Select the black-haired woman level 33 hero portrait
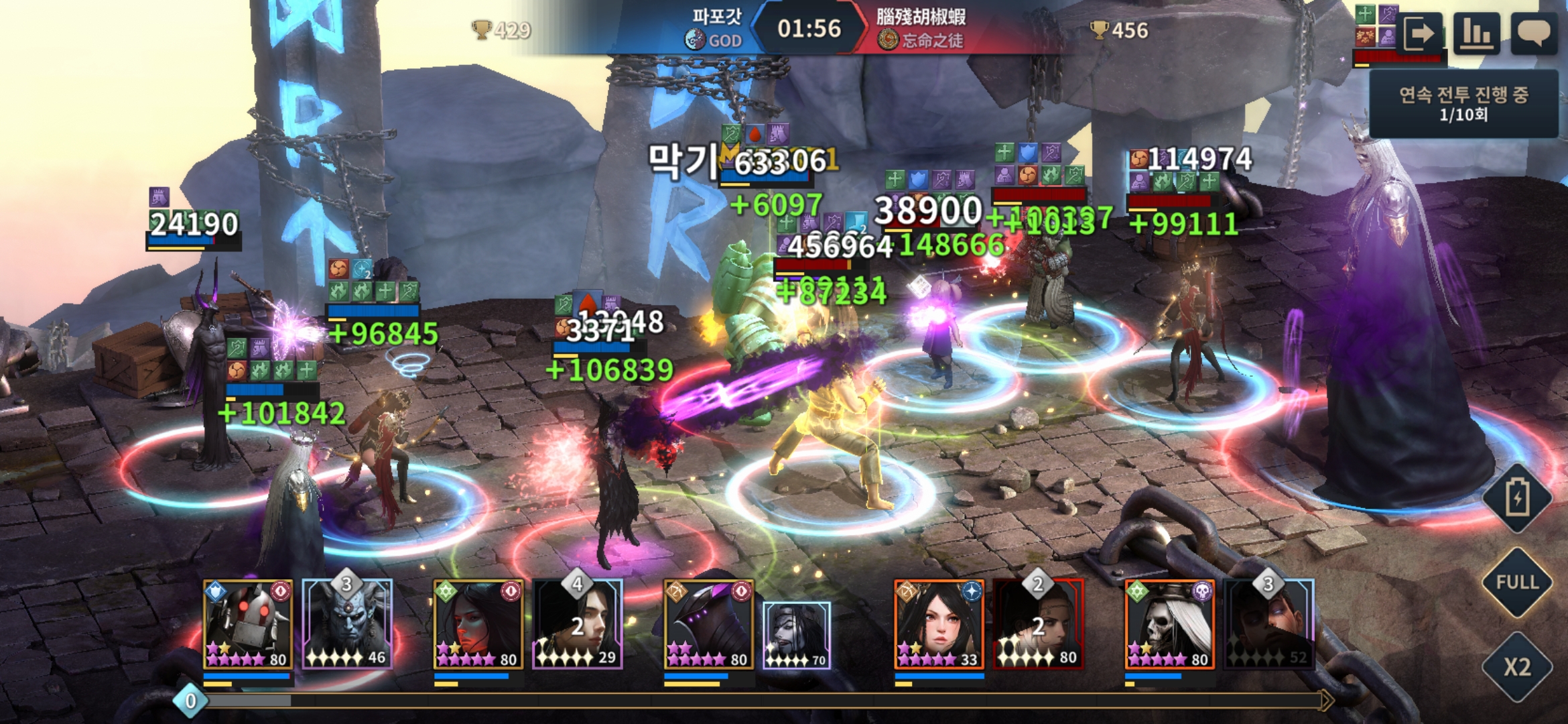1568x724 pixels. pos(939,625)
